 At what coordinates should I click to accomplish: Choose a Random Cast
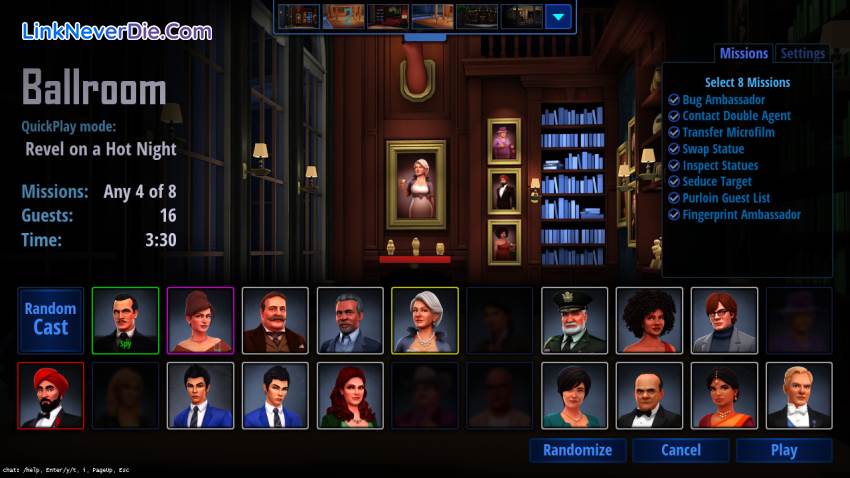click(x=51, y=320)
